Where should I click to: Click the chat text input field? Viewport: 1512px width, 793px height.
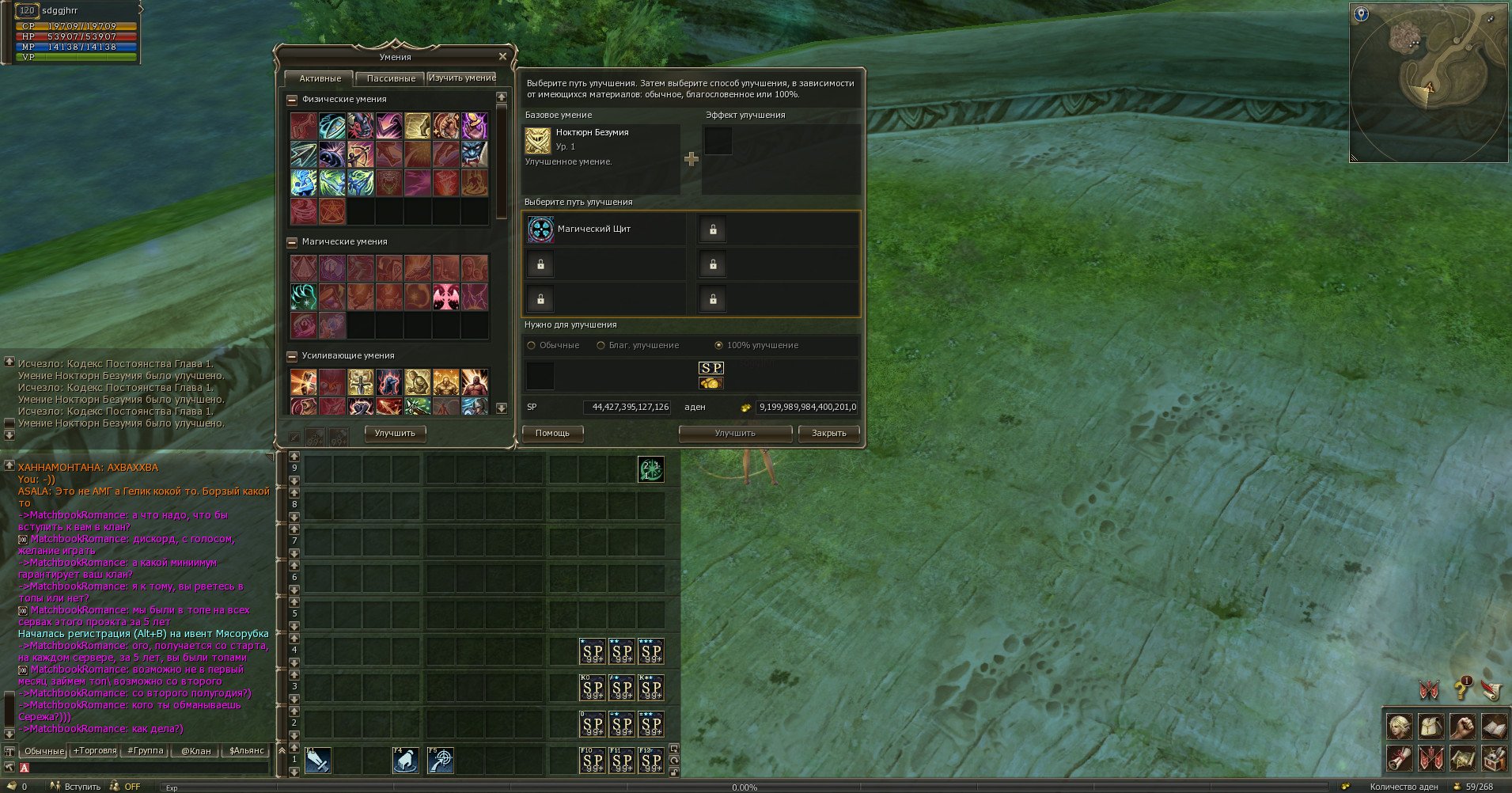pyautogui.click(x=146, y=768)
